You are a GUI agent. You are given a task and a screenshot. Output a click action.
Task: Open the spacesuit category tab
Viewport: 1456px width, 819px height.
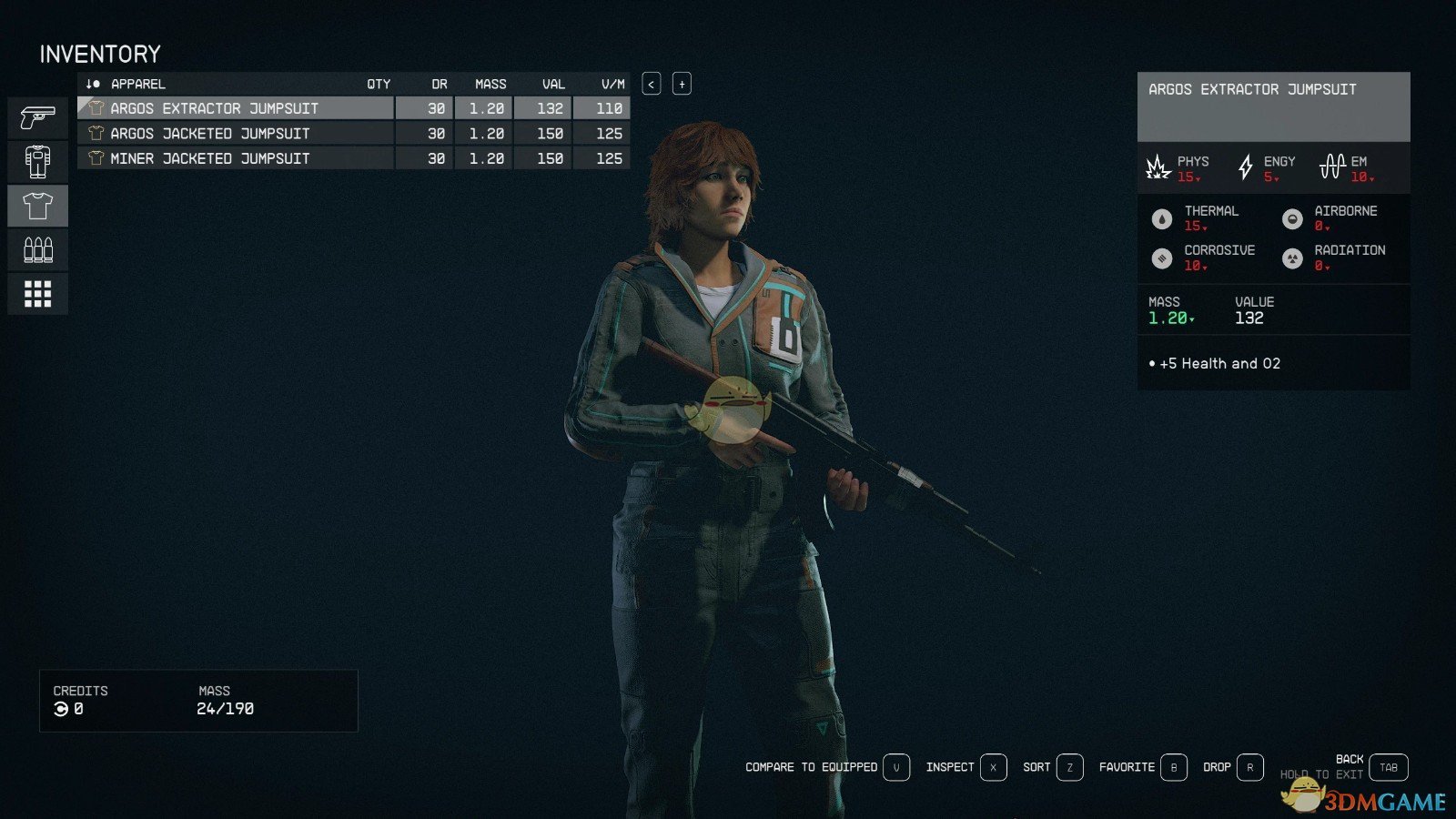[37, 162]
